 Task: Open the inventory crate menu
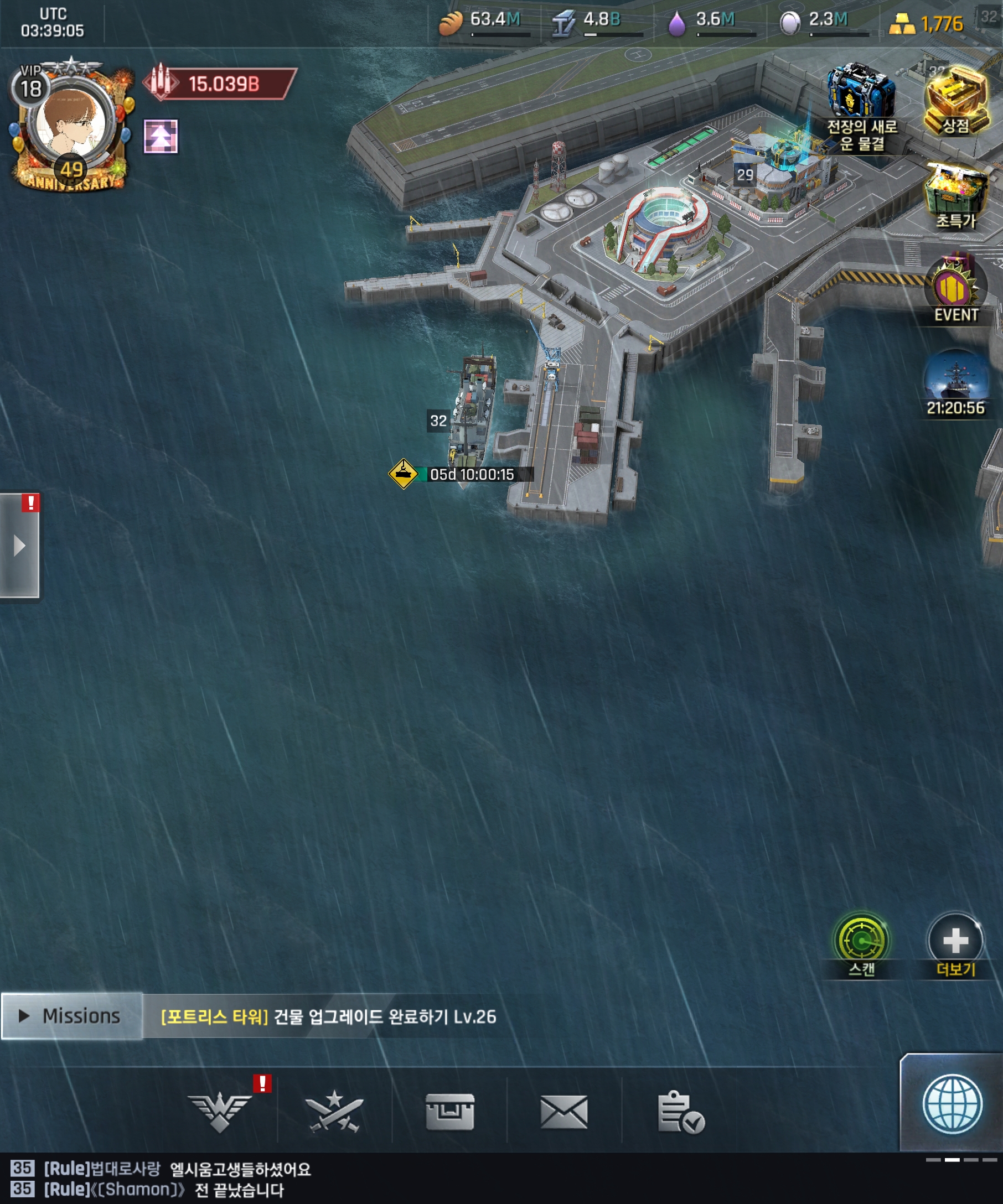pos(449,1112)
